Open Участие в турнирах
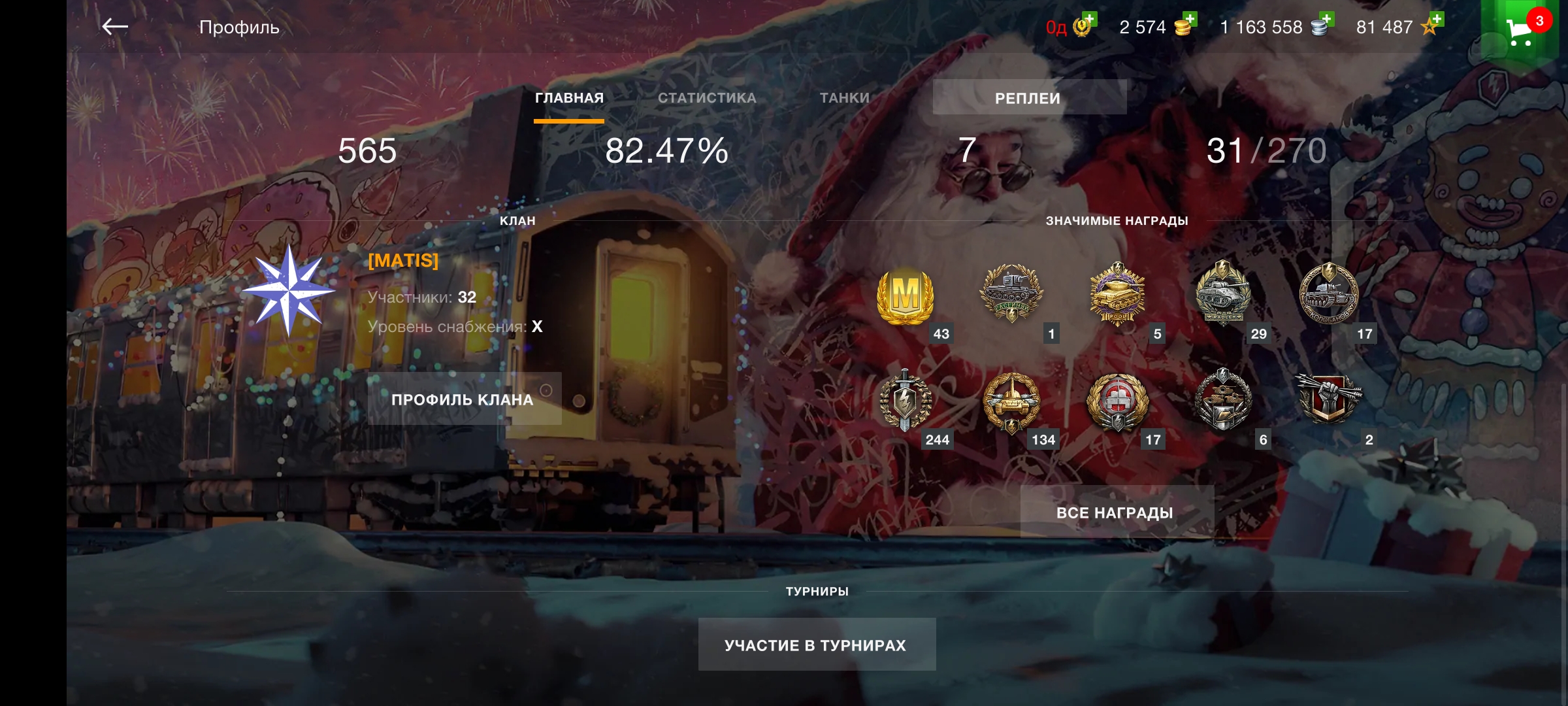The width and height of the screenshot is (1568, 706). [x=816, y=645]
